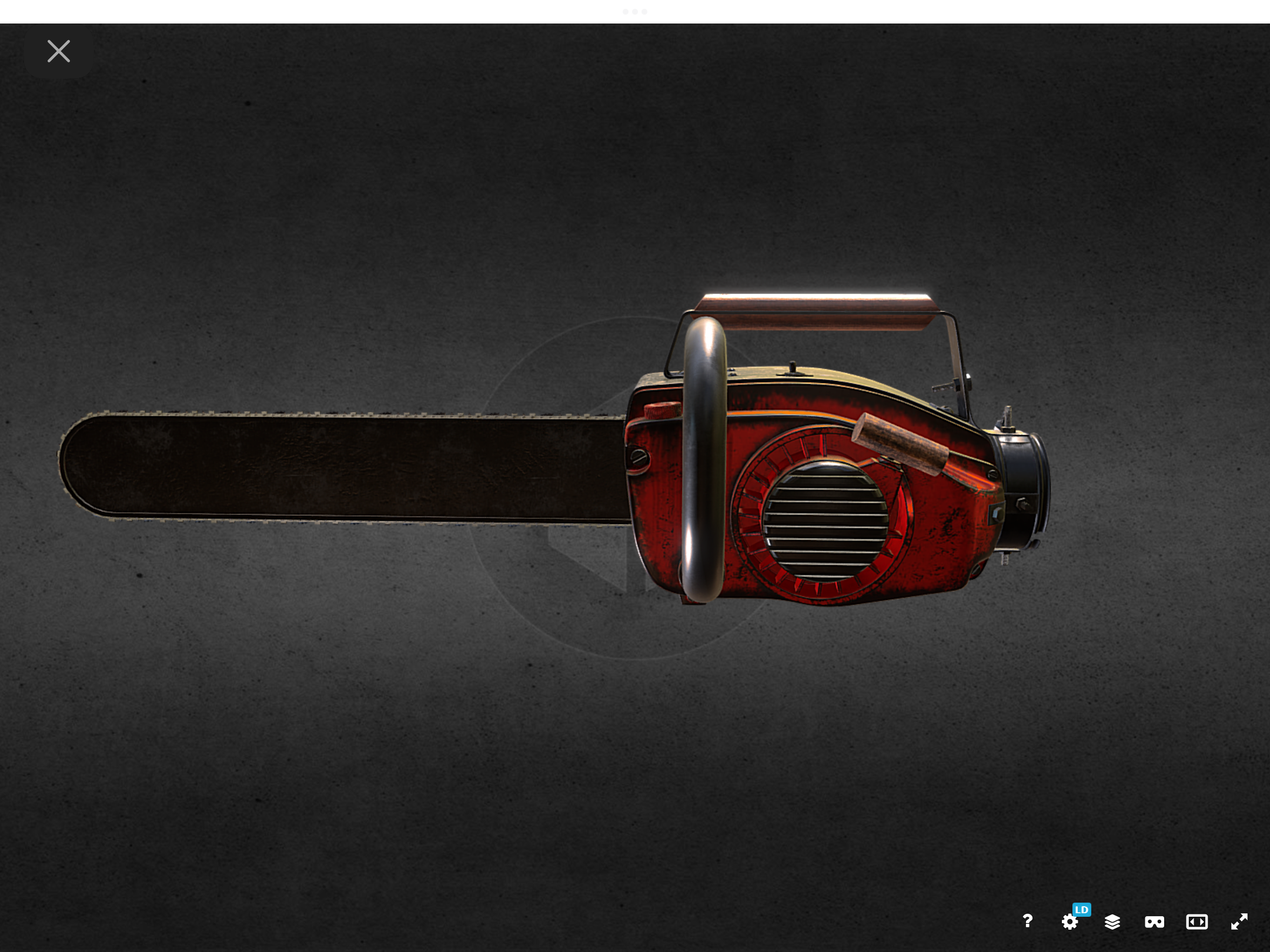Enter fullscreen with the diagonal arrows icon
This screenshot has height=952, width=1270.
pos(1239,921)
